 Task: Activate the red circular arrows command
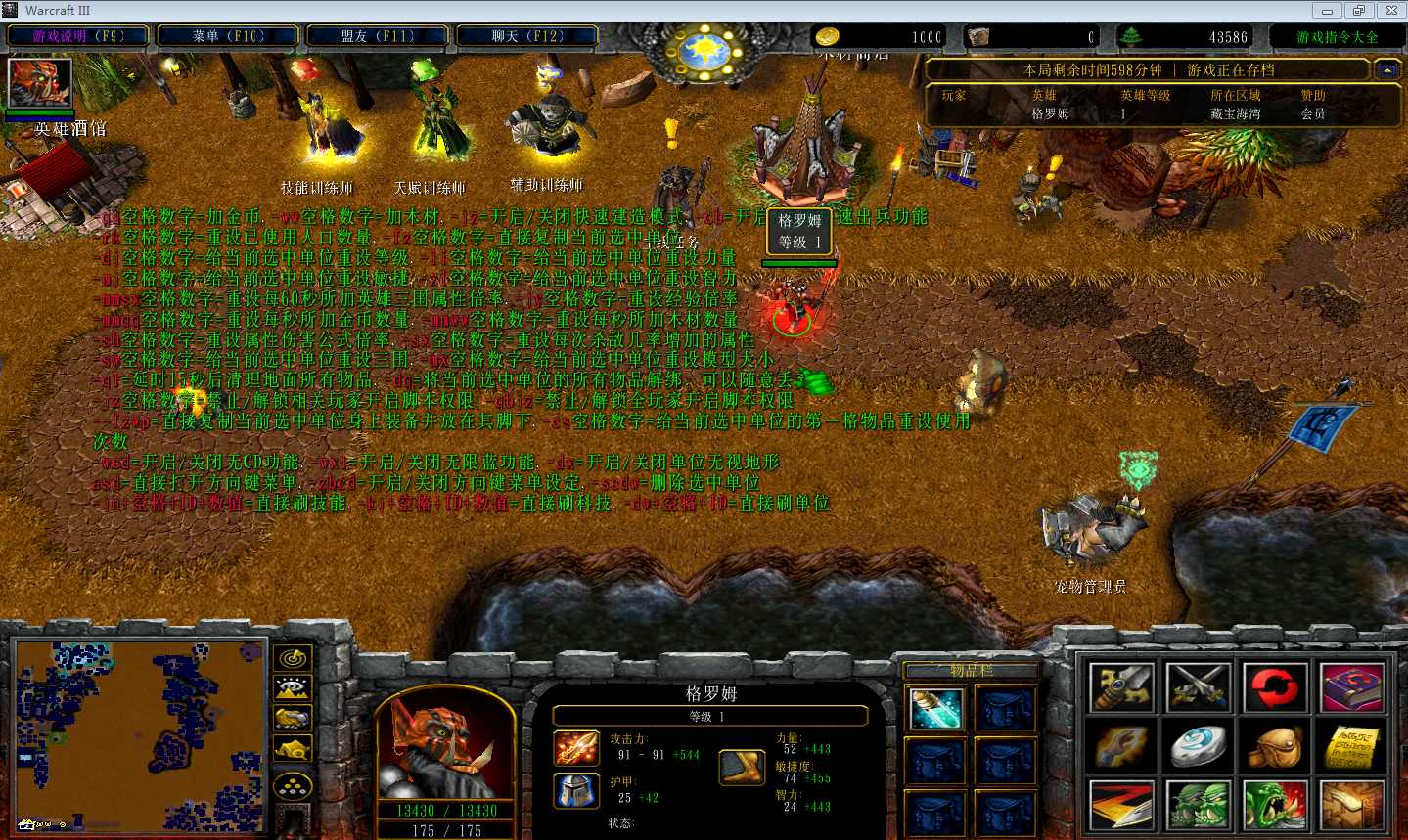click(1275, 687)
